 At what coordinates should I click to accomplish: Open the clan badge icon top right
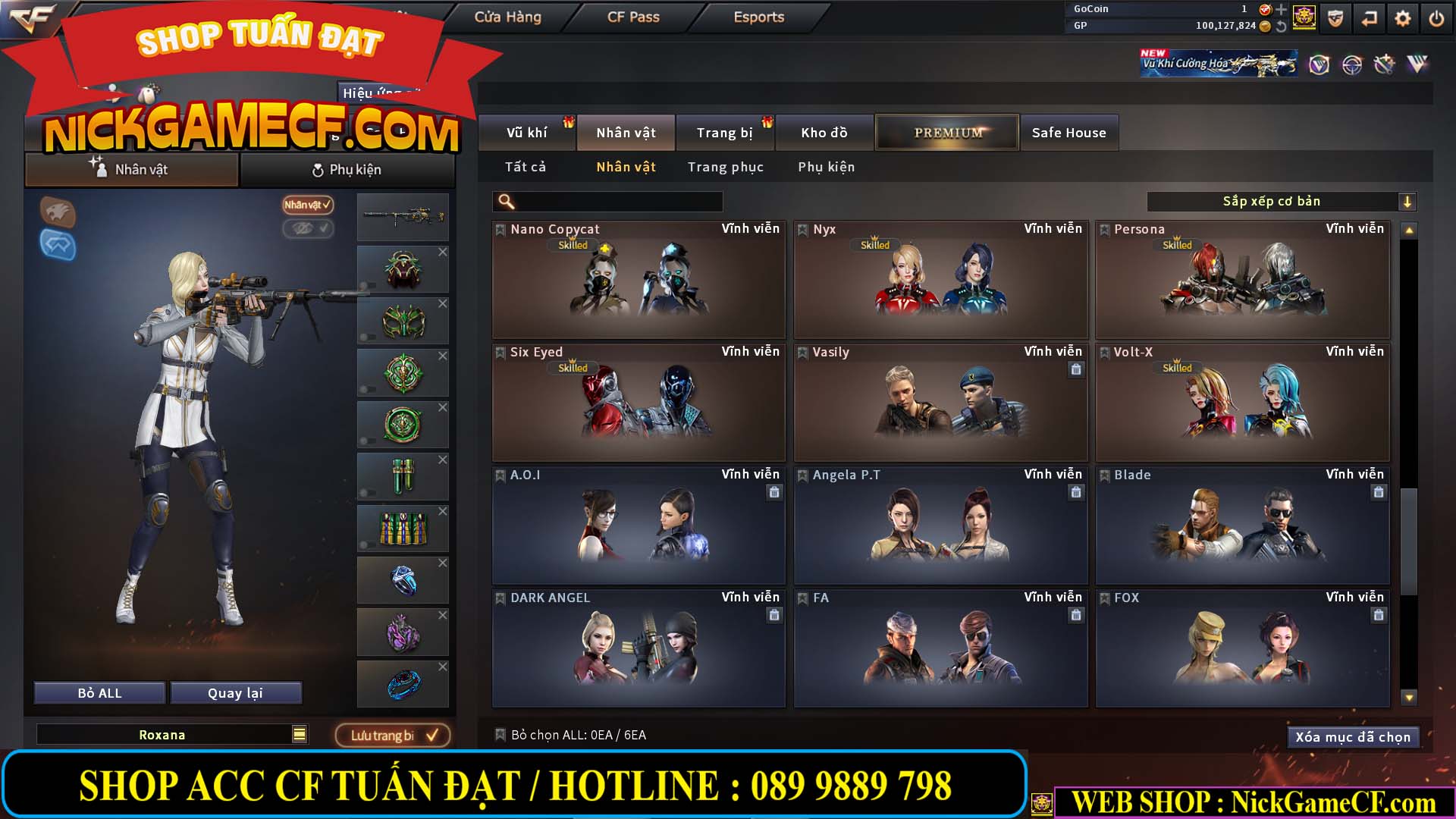tap(1304, 17)
